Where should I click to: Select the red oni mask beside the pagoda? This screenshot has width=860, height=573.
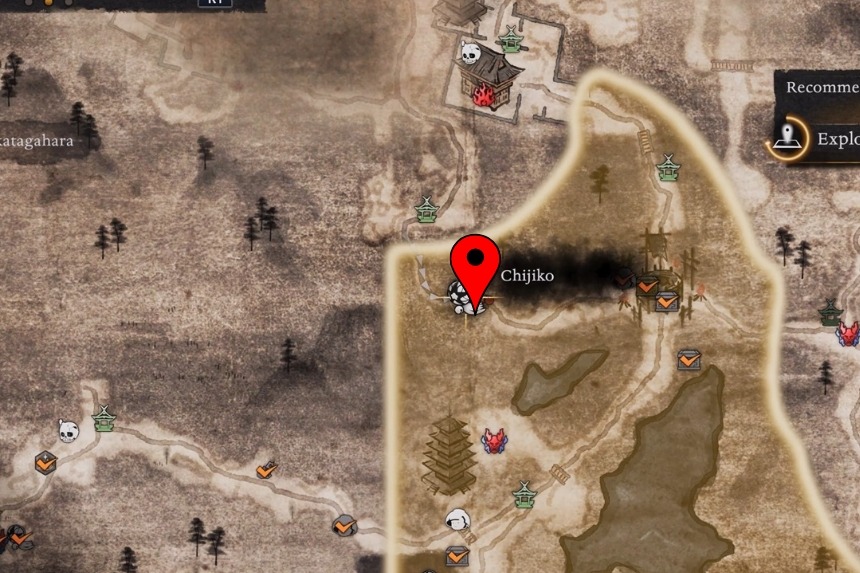(494, 440)
